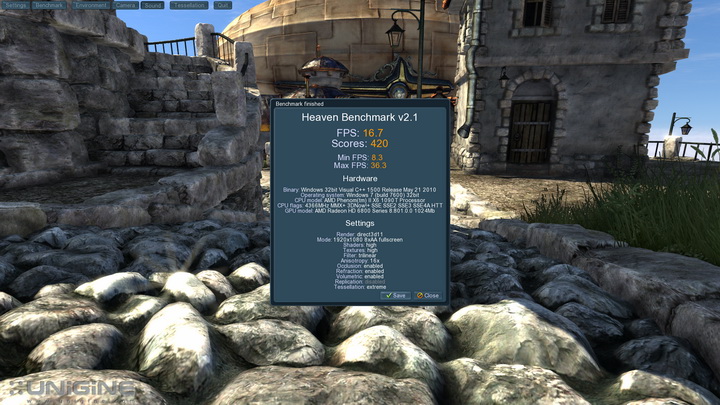Open the Environment menu
The image size is (720, 405).
coord(91,5)
